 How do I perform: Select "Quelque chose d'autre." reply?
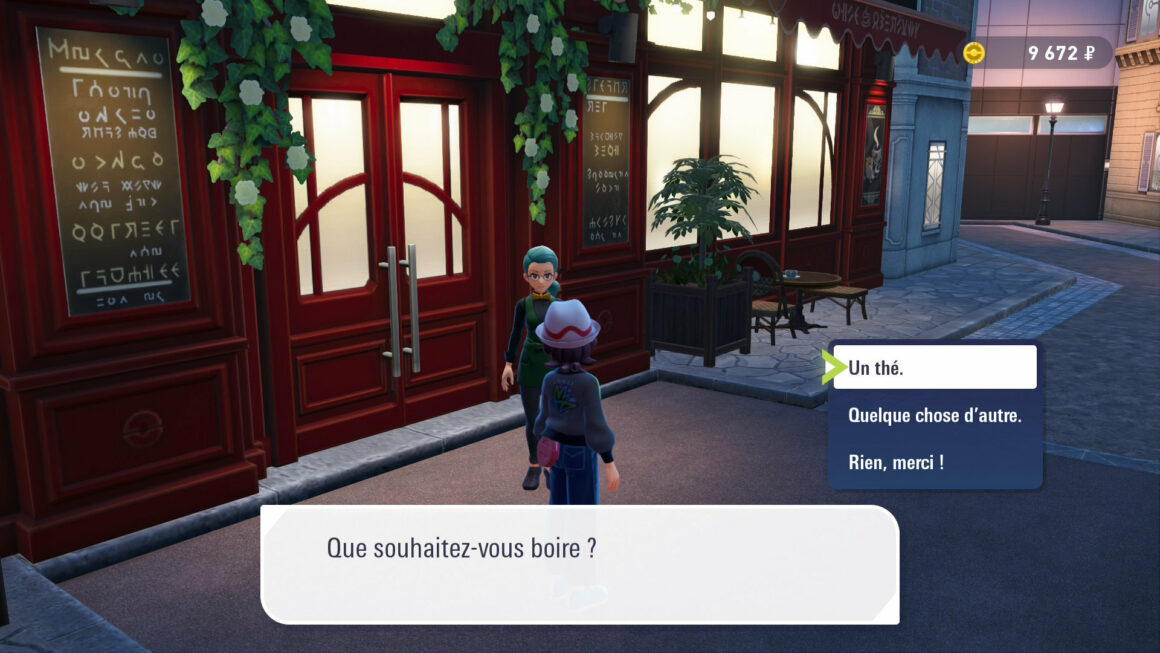[x=934, y=415]
